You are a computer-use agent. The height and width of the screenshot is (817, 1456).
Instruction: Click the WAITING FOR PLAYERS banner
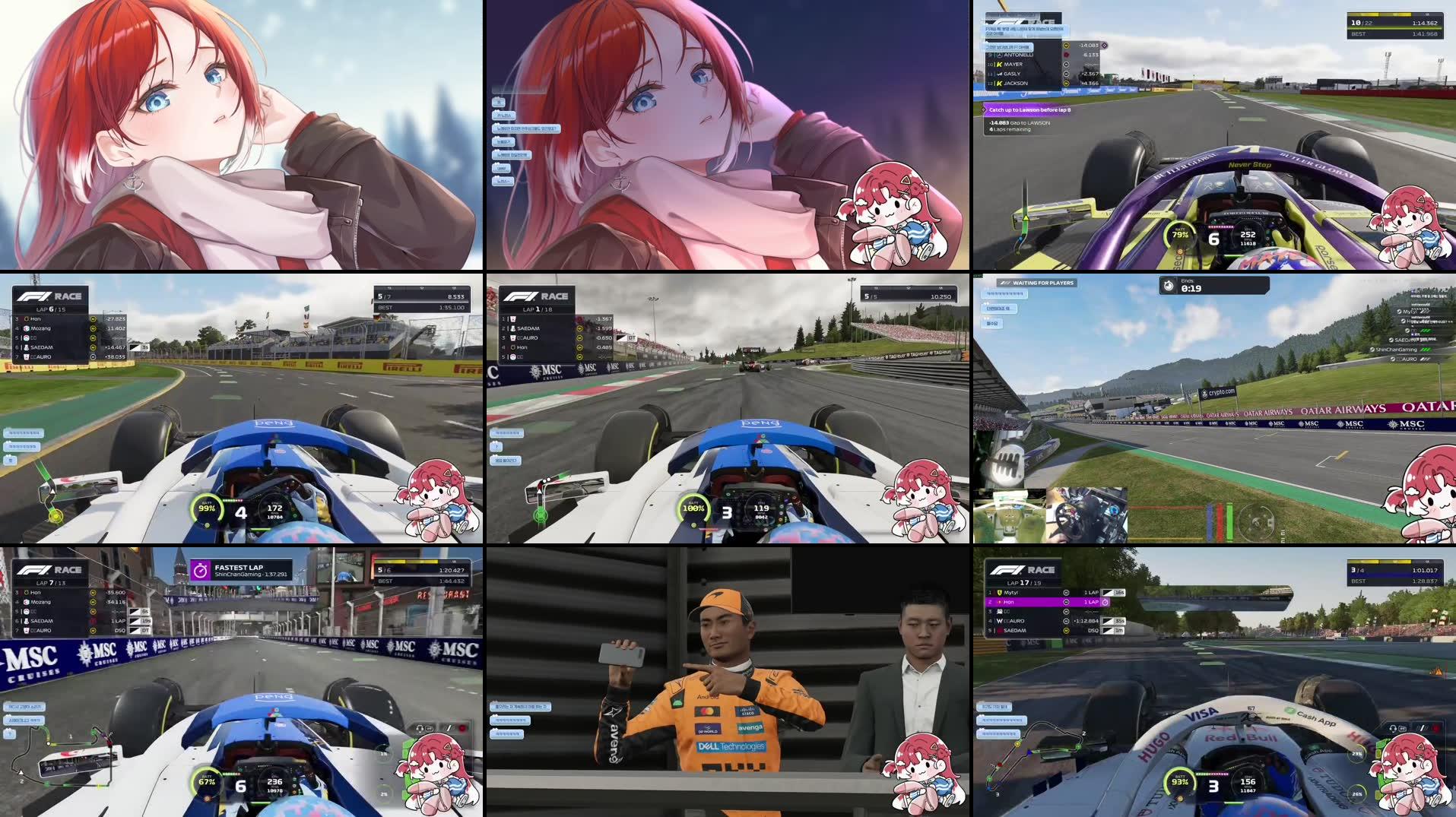coord(1036,283)
